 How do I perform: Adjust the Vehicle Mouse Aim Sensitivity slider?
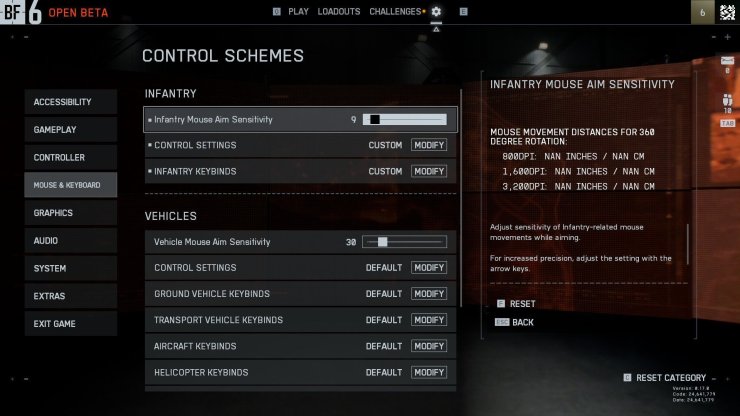coord(404,242)
